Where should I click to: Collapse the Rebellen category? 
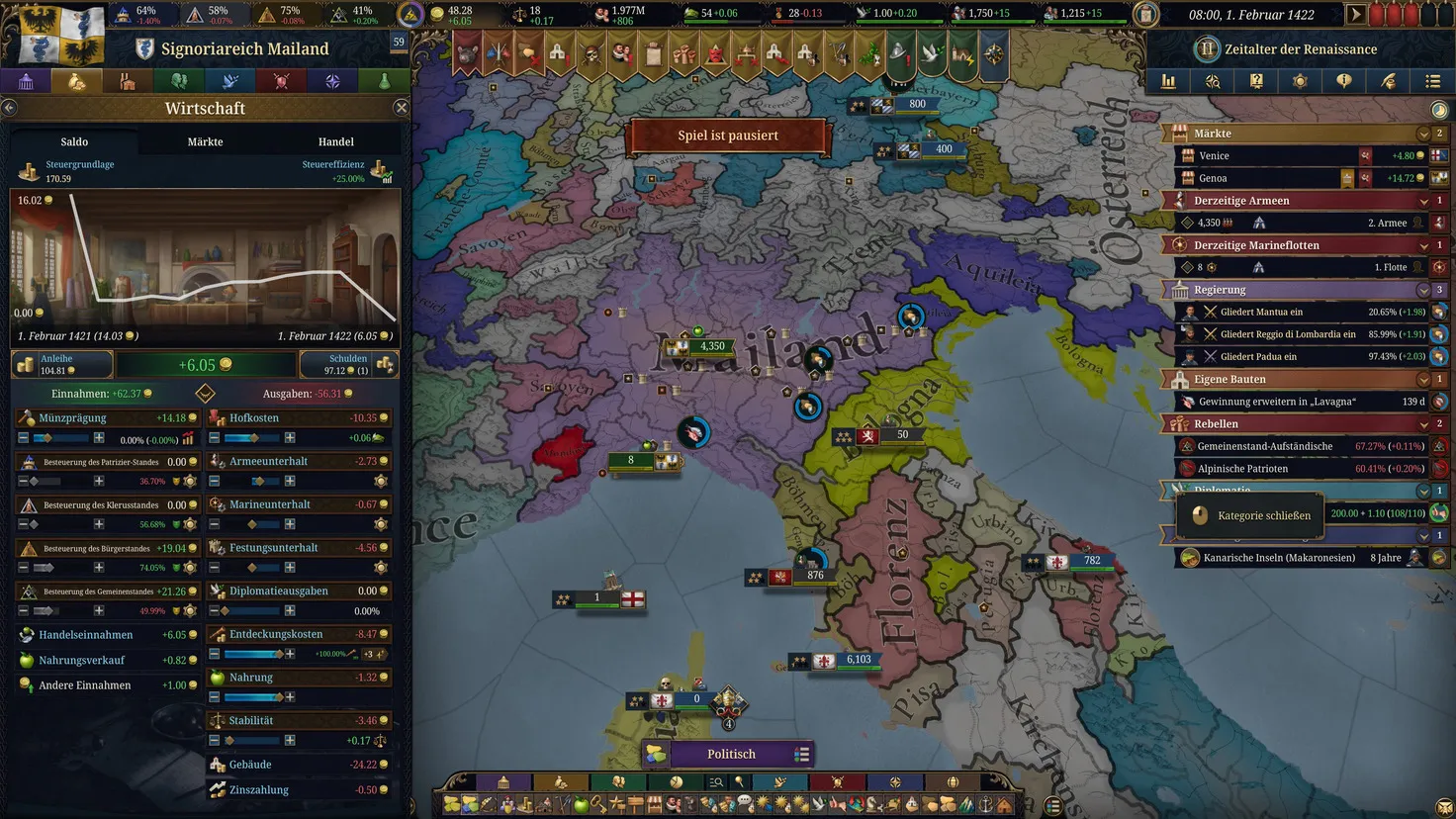[x=1423, y=423]
